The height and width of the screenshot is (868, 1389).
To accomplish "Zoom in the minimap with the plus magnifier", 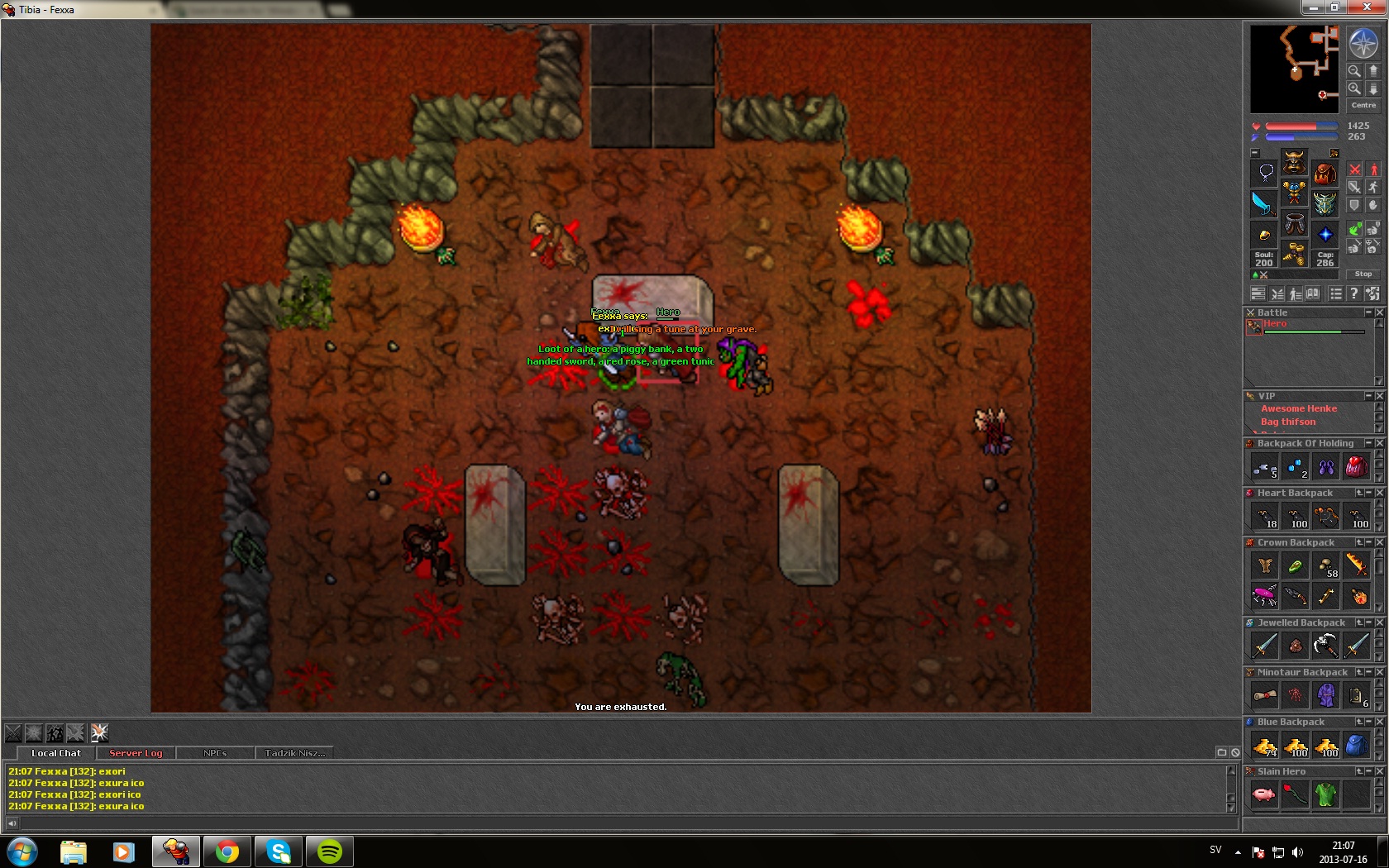I will 1354,88.
